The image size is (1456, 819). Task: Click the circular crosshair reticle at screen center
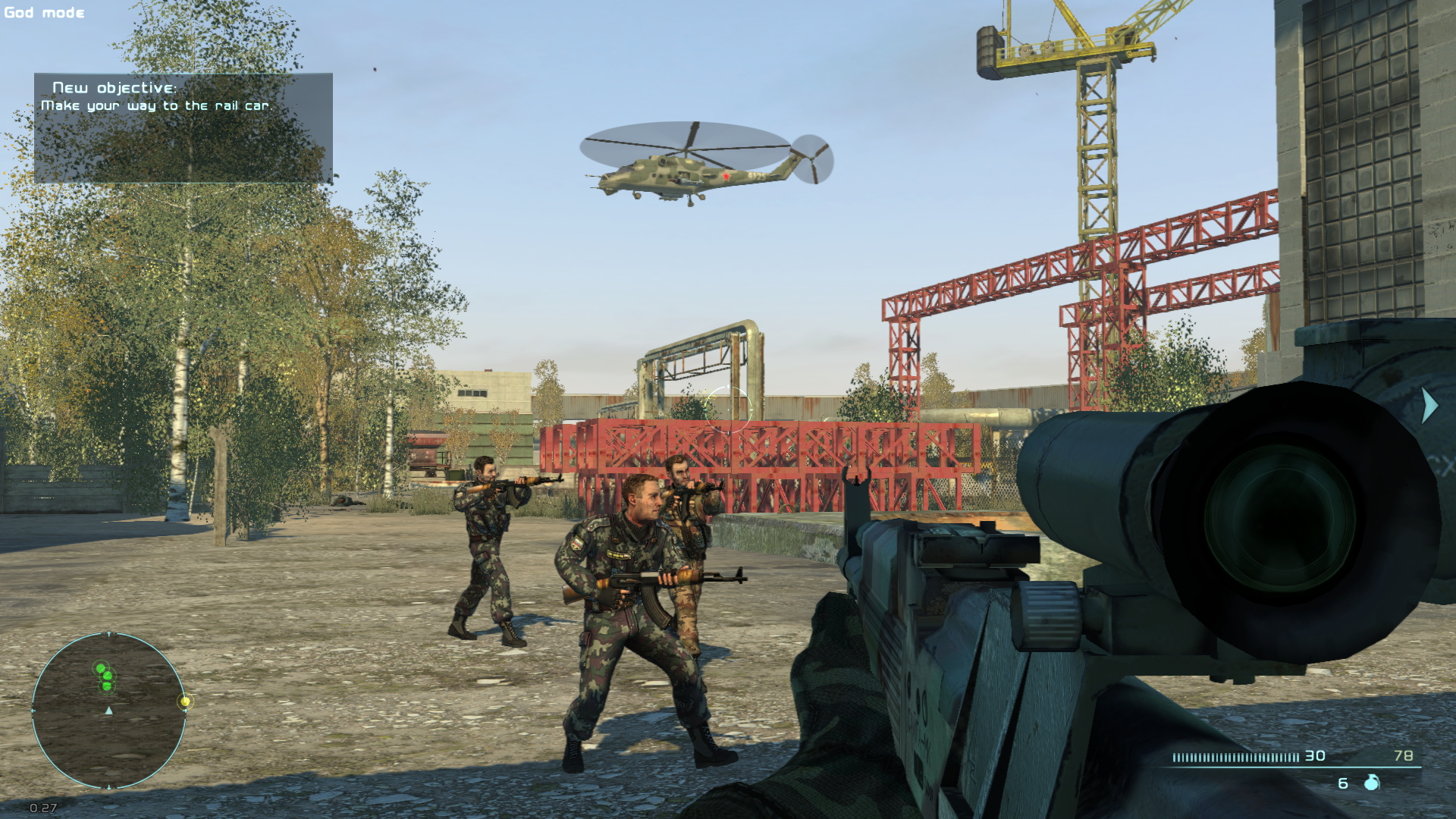point(730,411)
